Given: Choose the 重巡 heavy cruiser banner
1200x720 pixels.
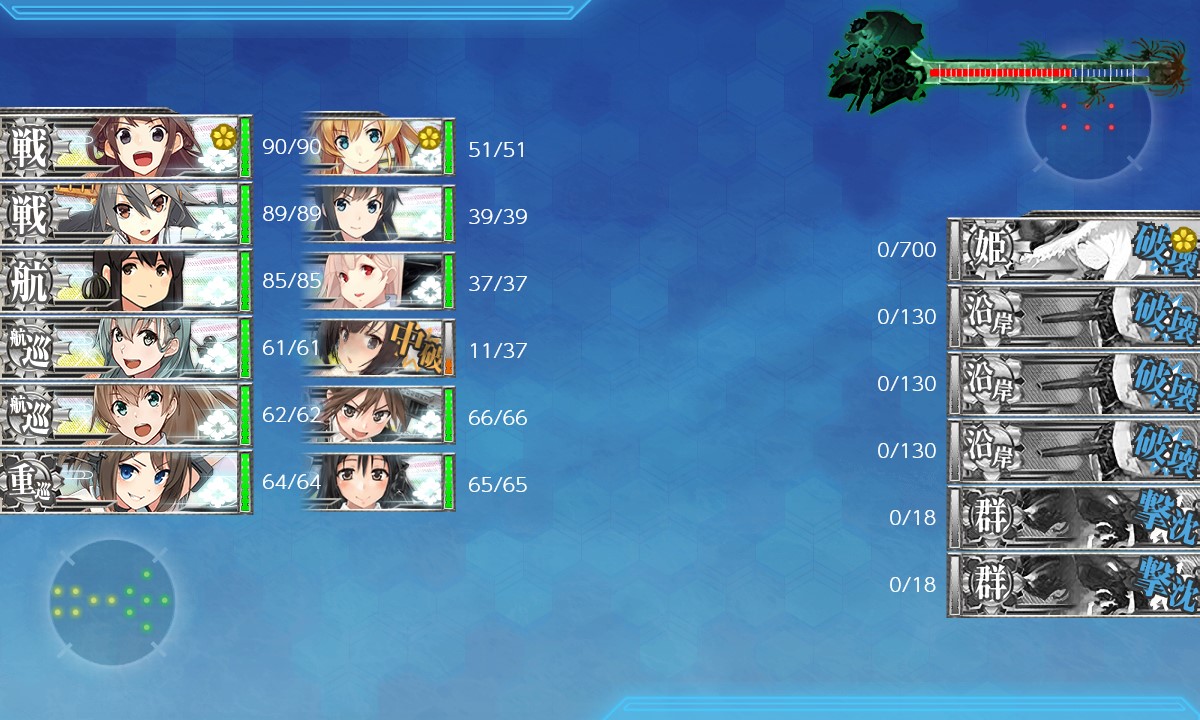Looking at the screenshot, I should tap(125, 482).
